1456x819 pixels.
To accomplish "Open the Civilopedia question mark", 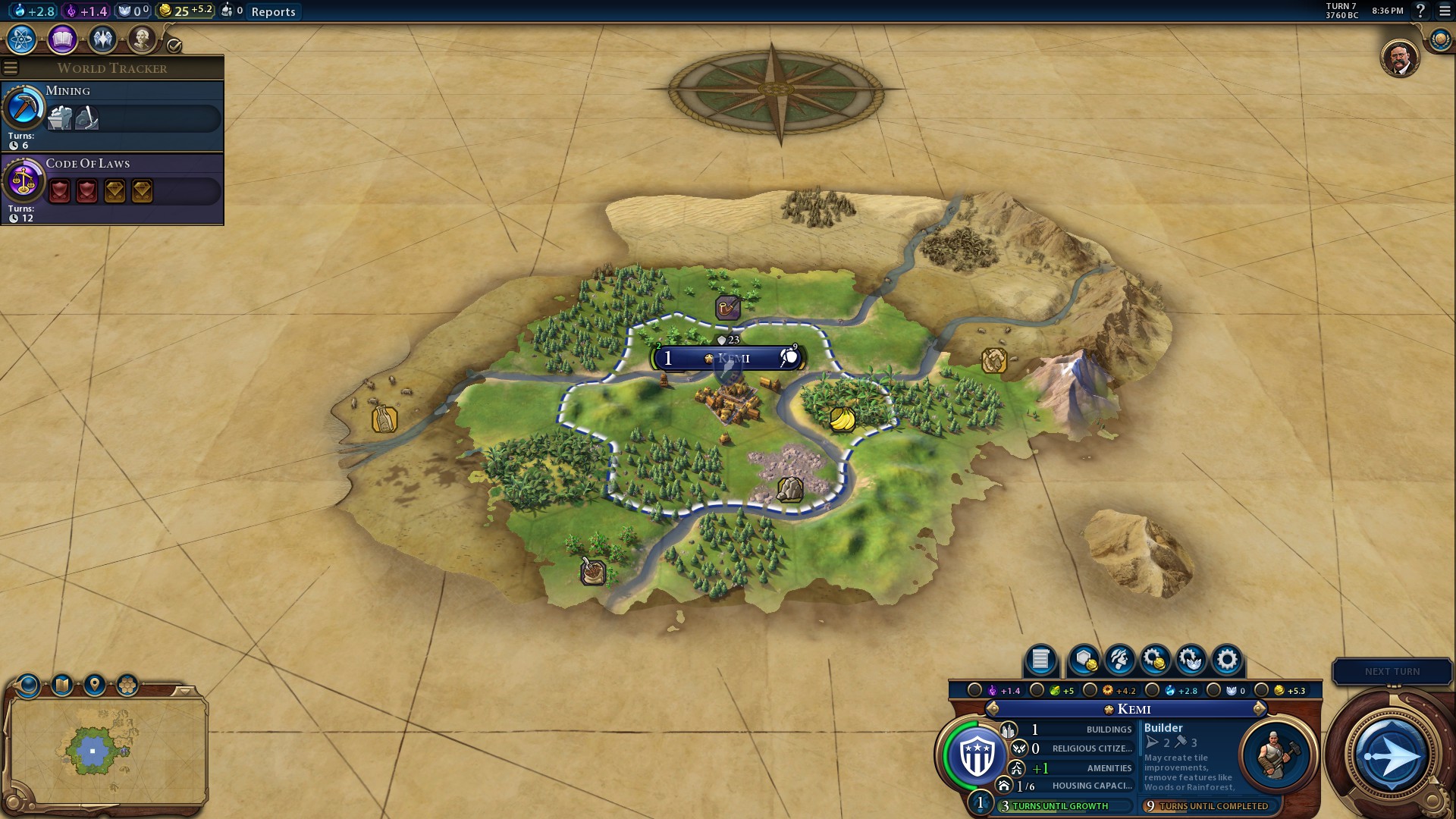I will [1421, 12].
